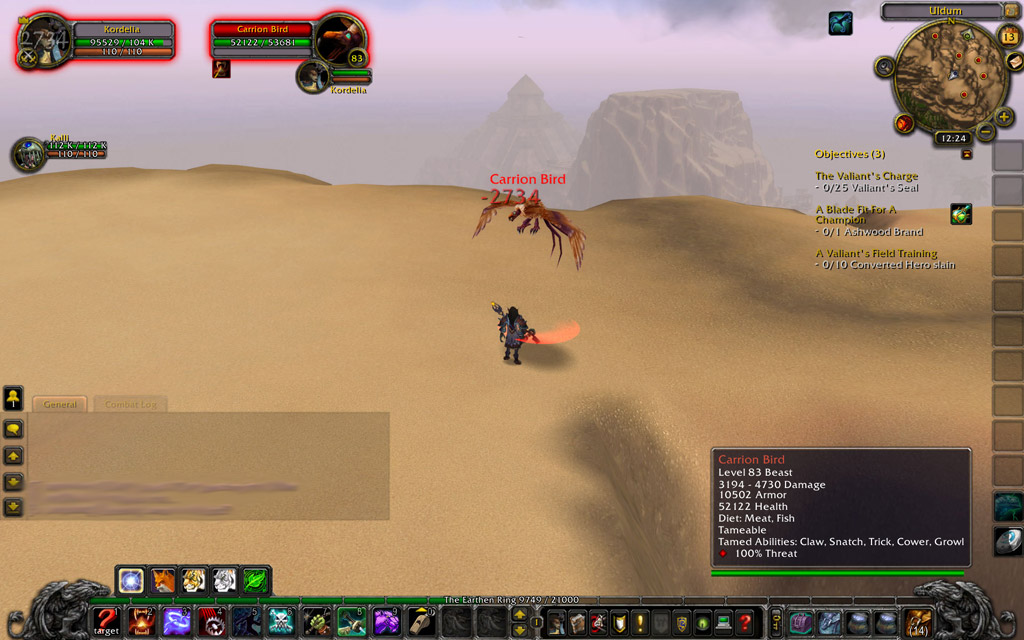
Task: Open the Uldum minimap
Action: 949,75
